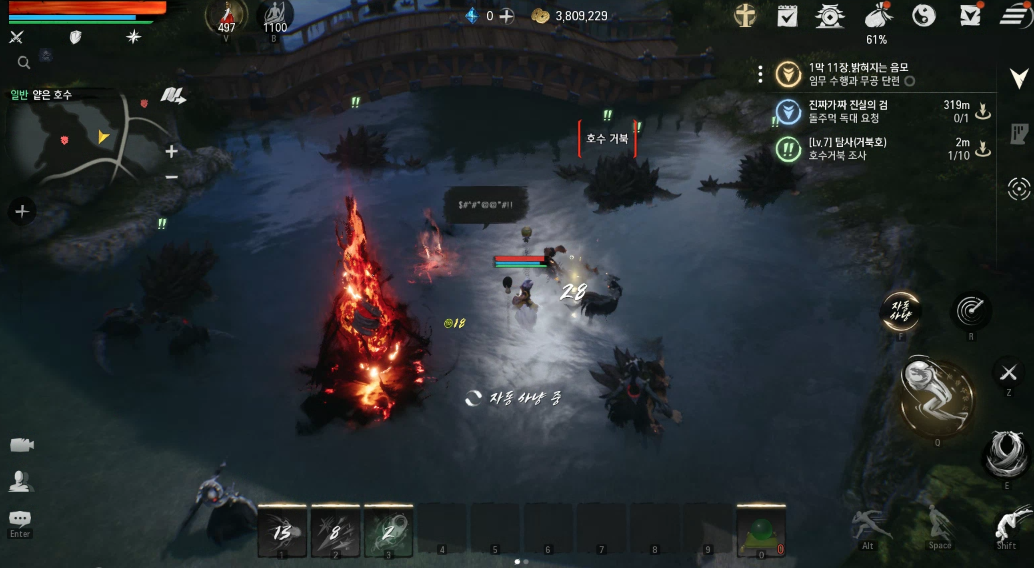Toggle the 자동 사냥 auto-hunt button

point(899,312)
